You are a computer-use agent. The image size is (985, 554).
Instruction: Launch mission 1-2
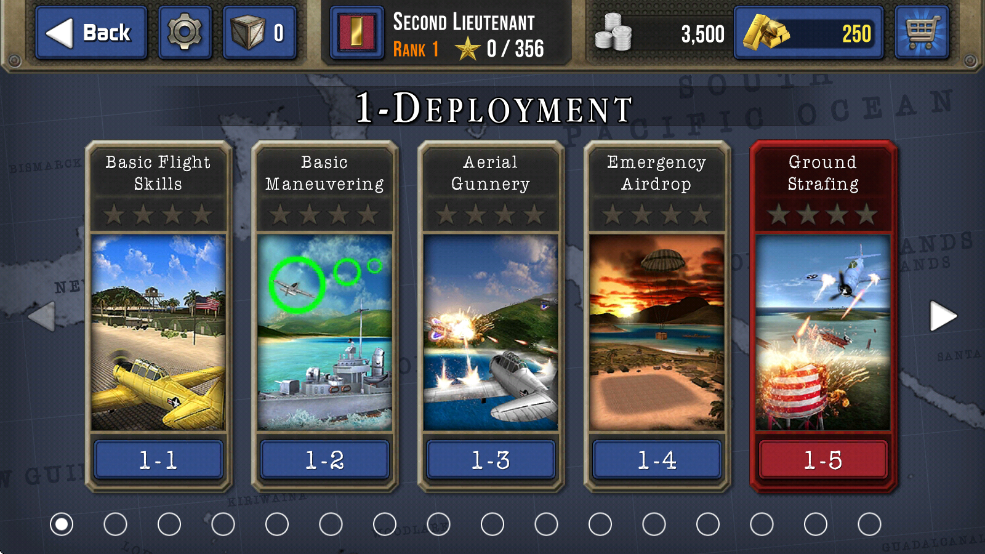coord(324,460)
